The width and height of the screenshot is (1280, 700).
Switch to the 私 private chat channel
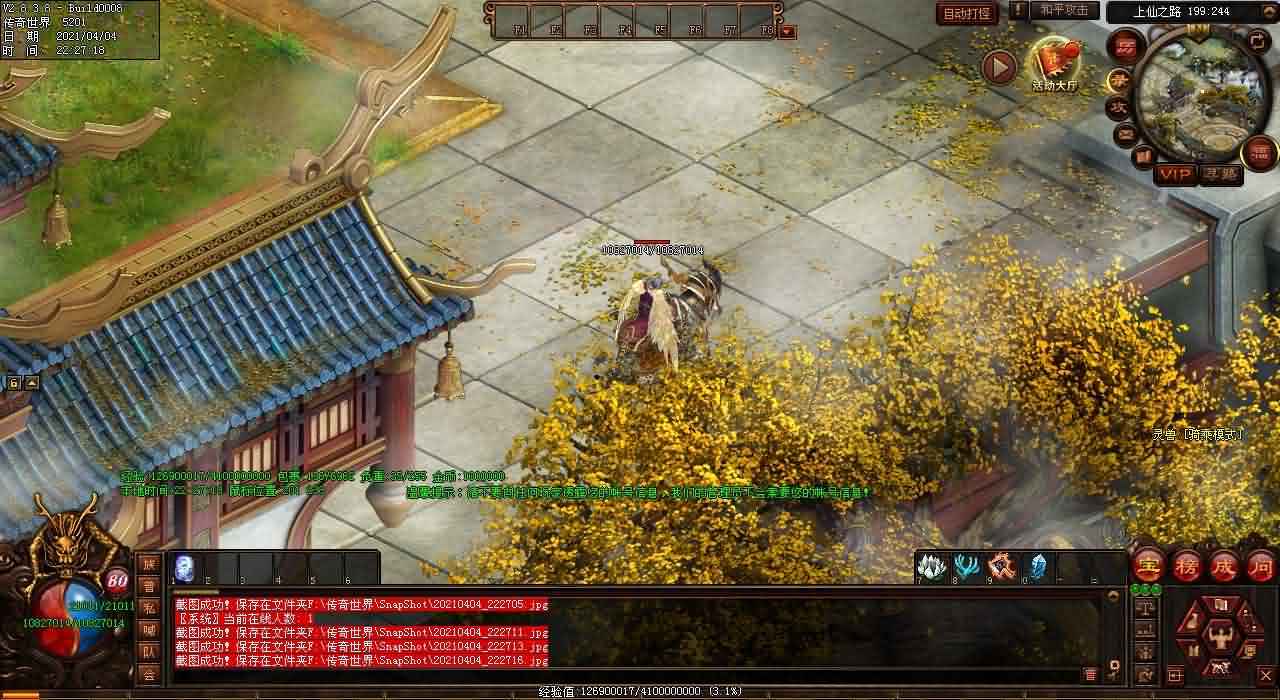[x=148, y=607]
